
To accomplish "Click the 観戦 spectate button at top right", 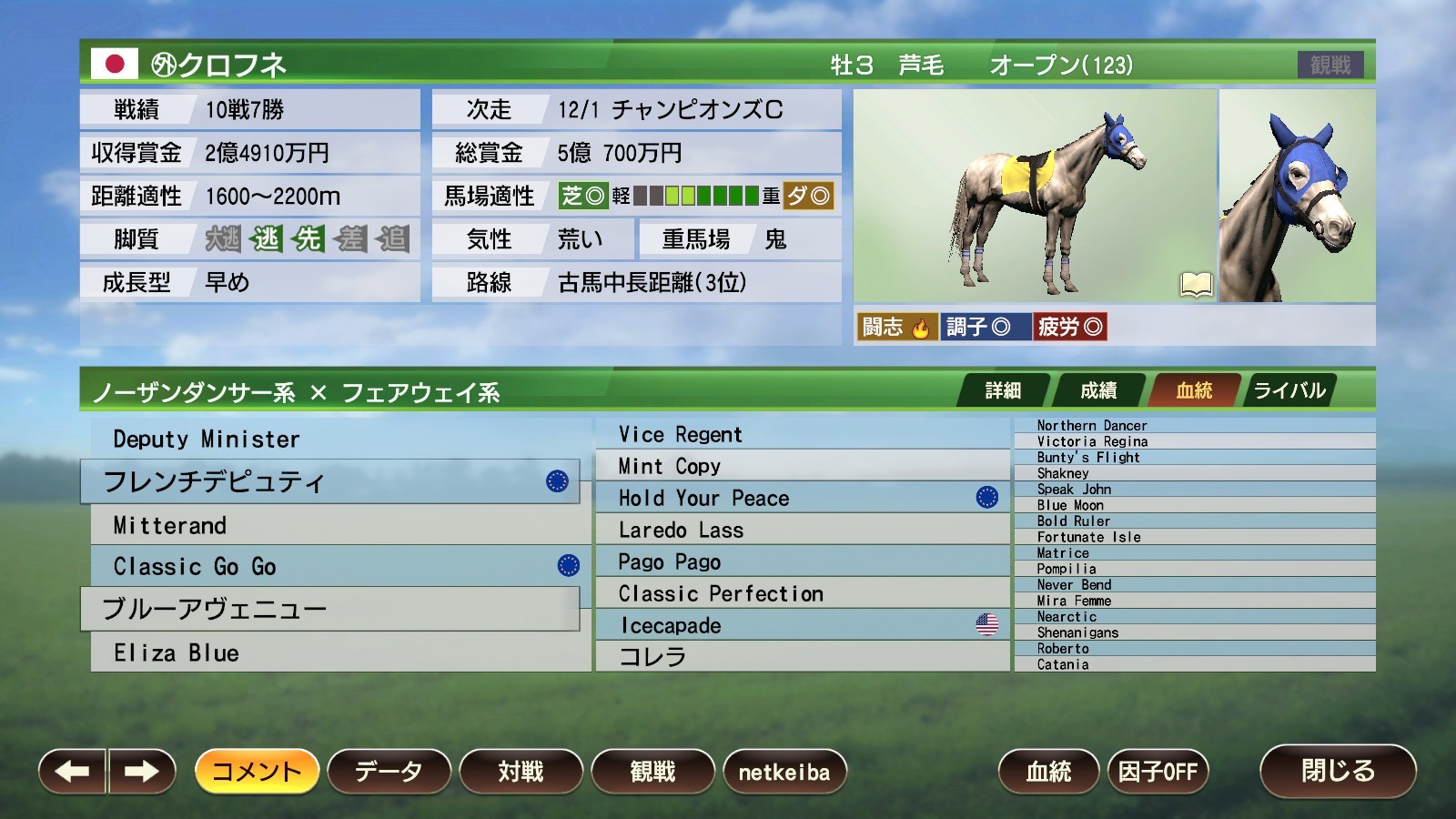I will coord(1333,64).
